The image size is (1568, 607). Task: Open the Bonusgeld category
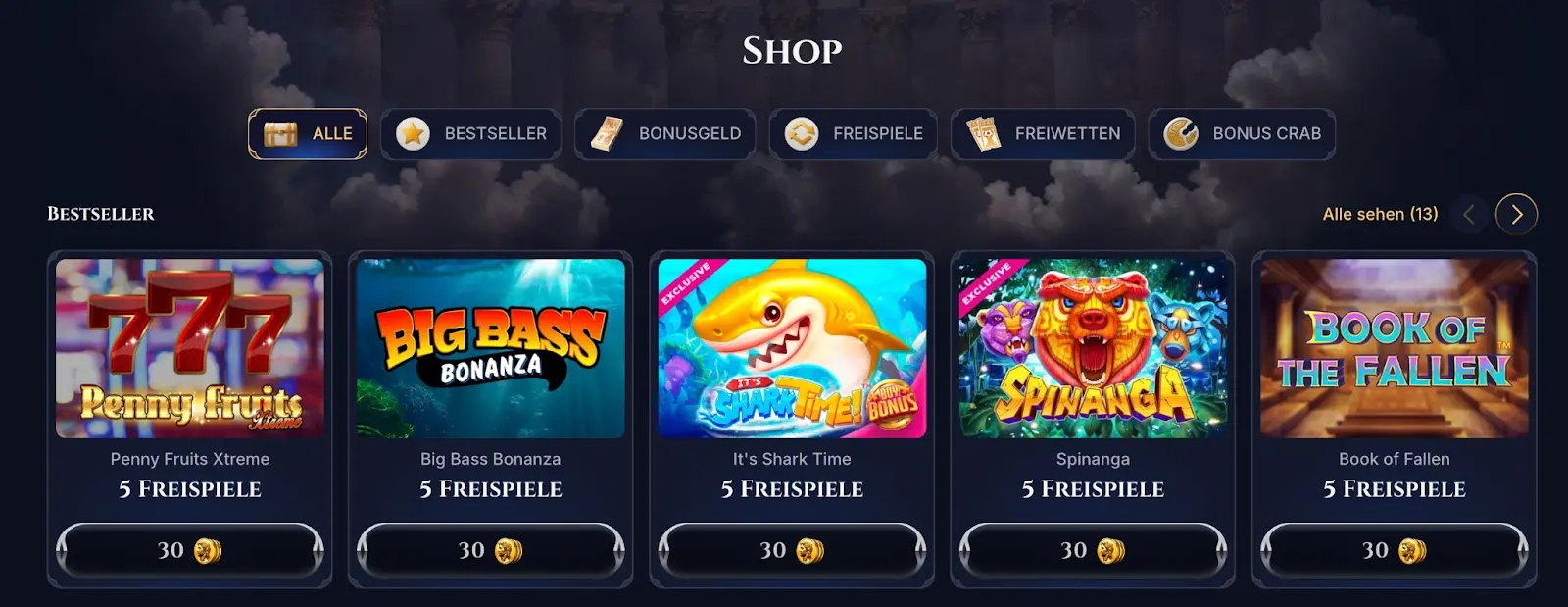(x=665, y=133)
